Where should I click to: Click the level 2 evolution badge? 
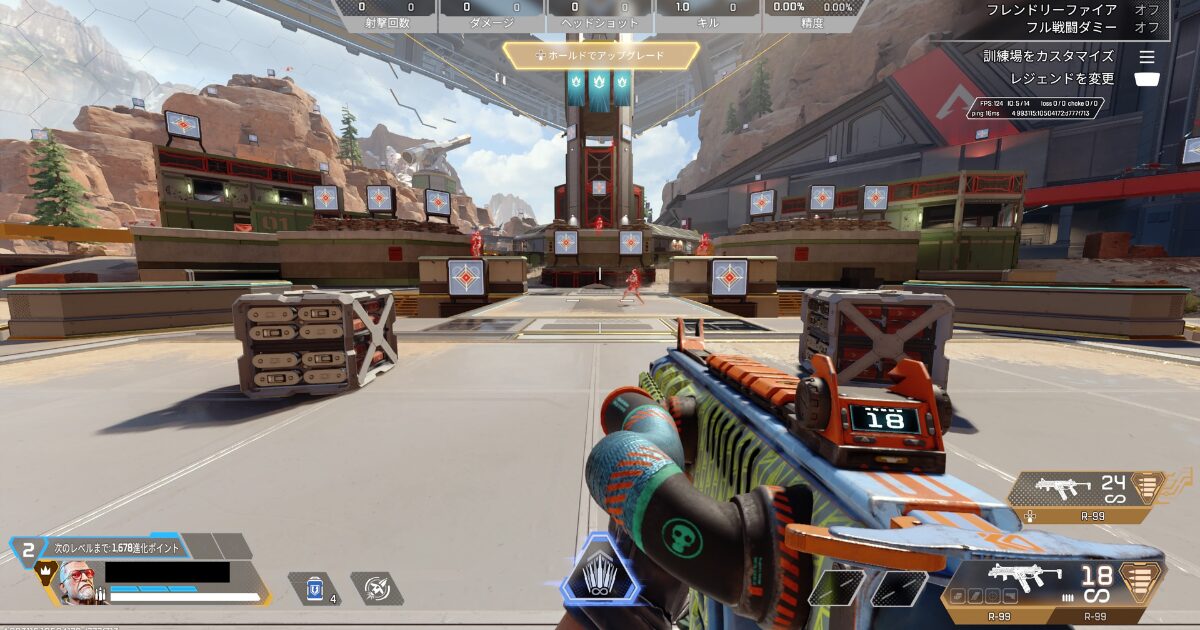point(28,549)
